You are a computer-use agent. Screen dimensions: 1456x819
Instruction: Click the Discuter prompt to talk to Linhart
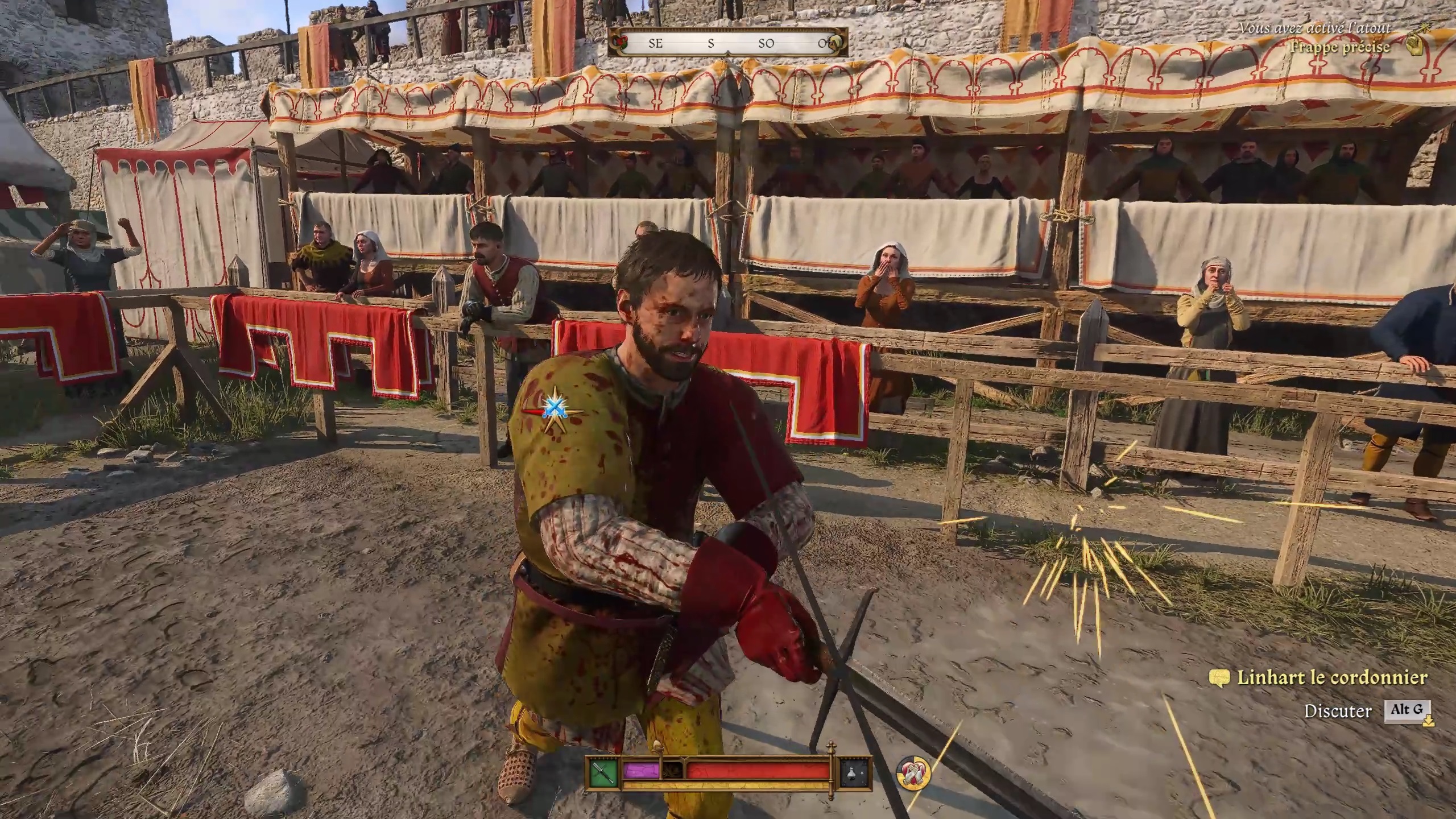pyautogui.click(x=1339, y=710)
